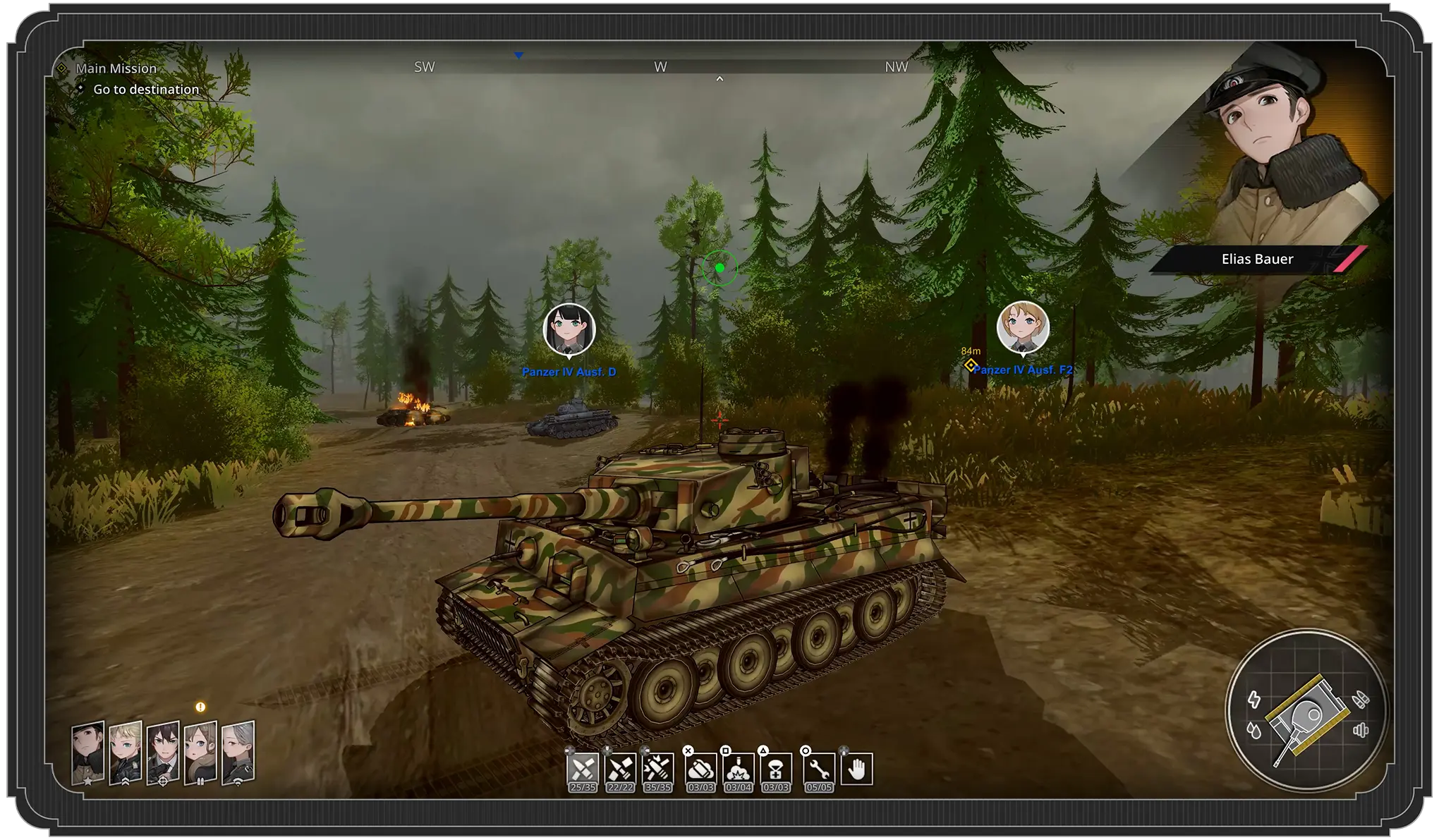Select the open hand command icon
1439x840 pixels.
coord(856,769)
